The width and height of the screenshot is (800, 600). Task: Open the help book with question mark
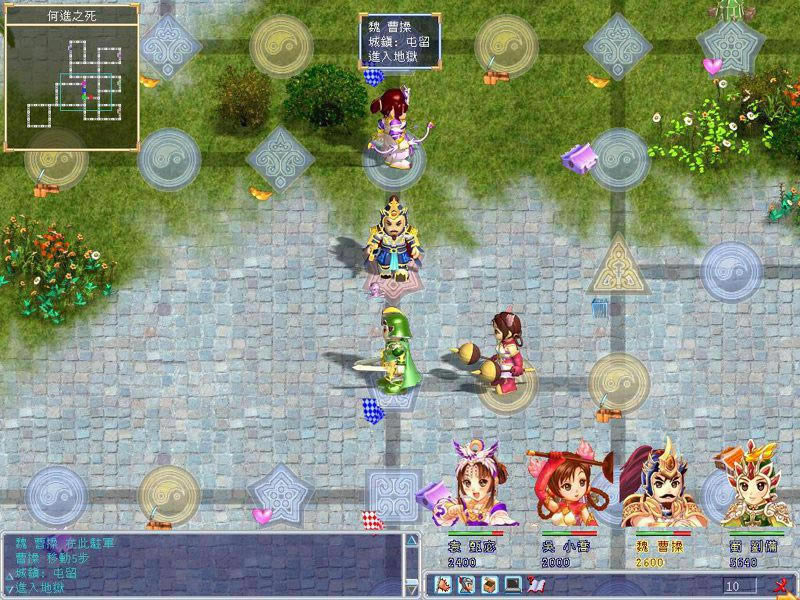coord(536,584)
